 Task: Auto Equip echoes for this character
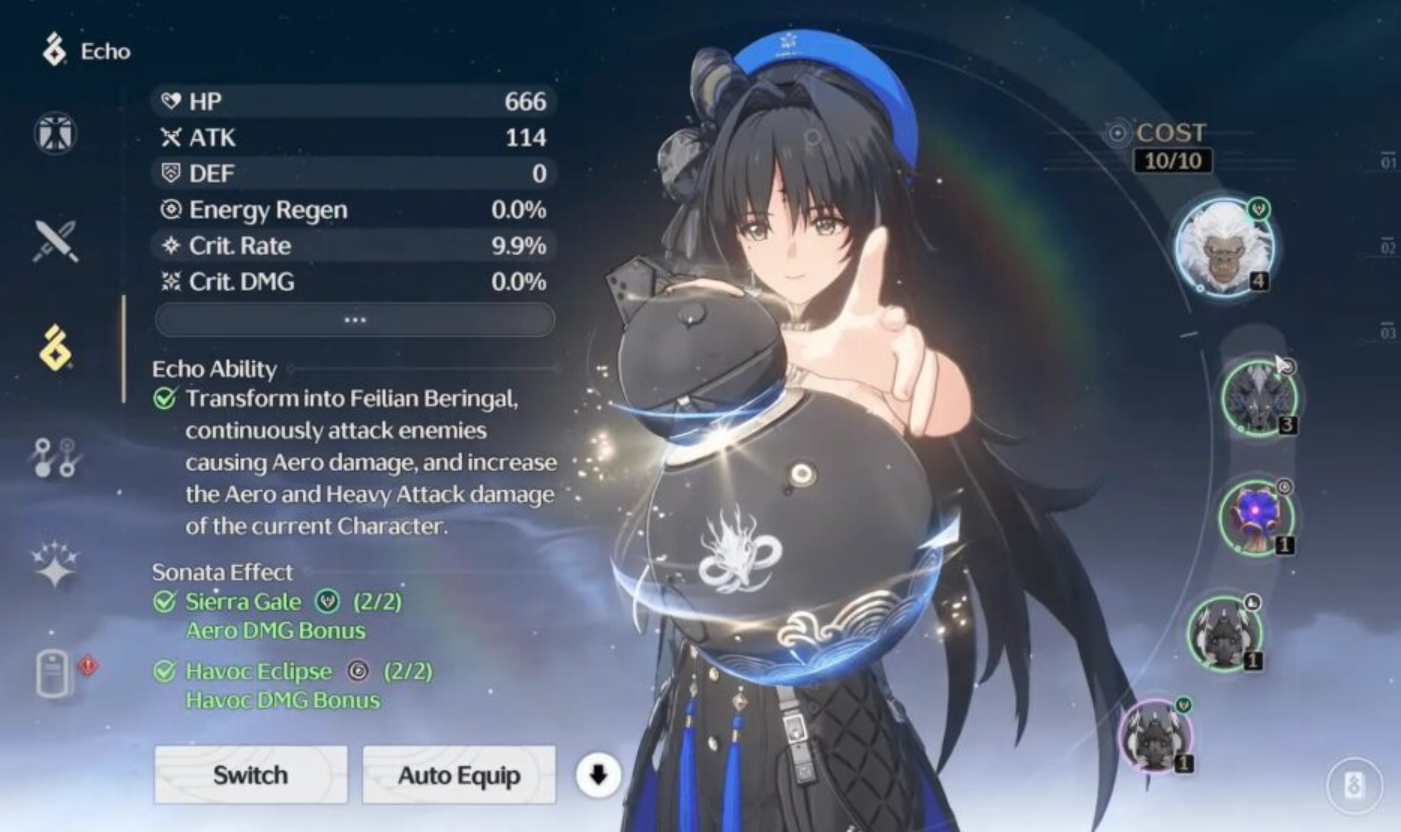pos(458,775)
